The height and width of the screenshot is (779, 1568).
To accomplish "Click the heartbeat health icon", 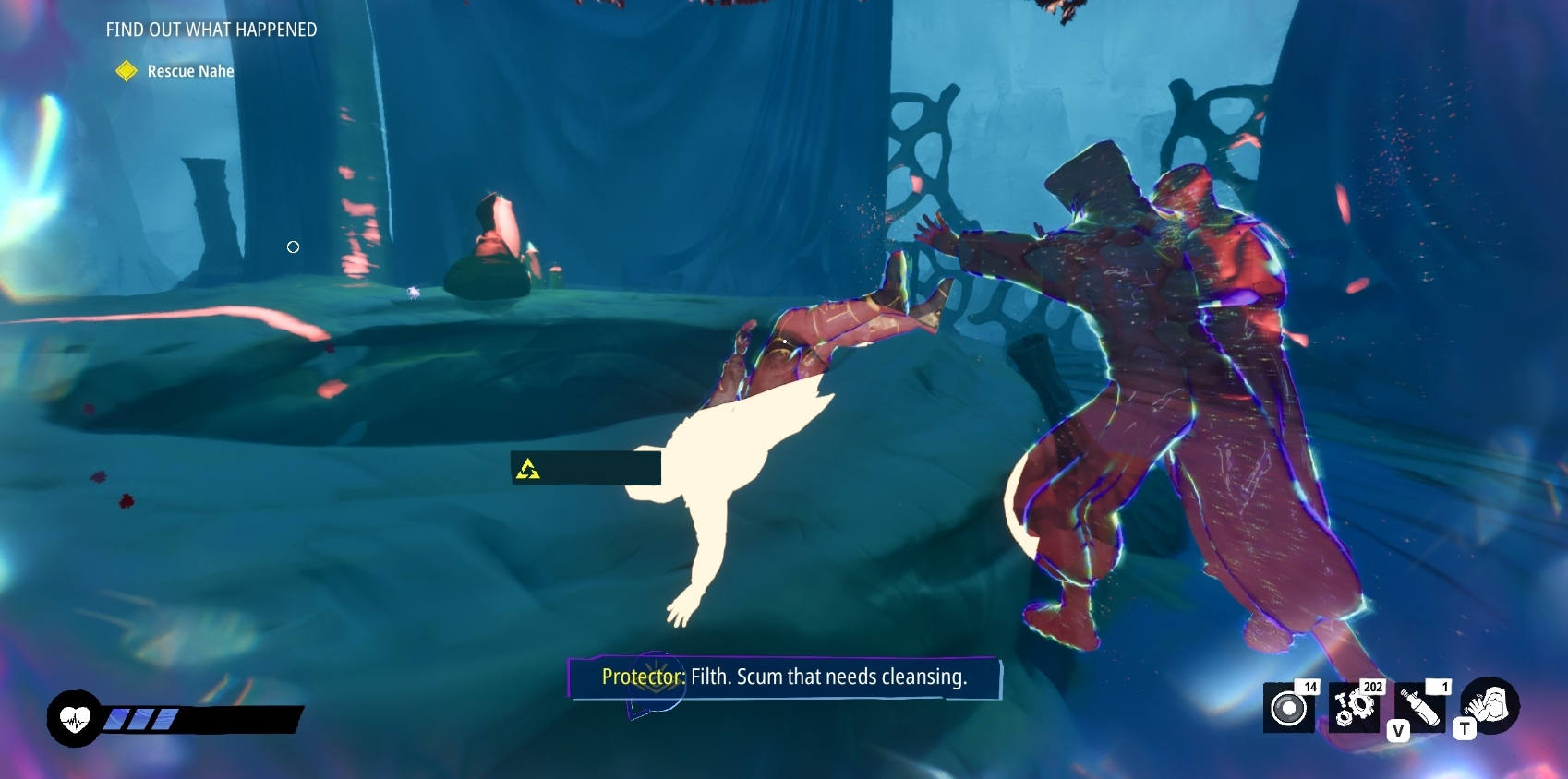I will click(75, 718).
